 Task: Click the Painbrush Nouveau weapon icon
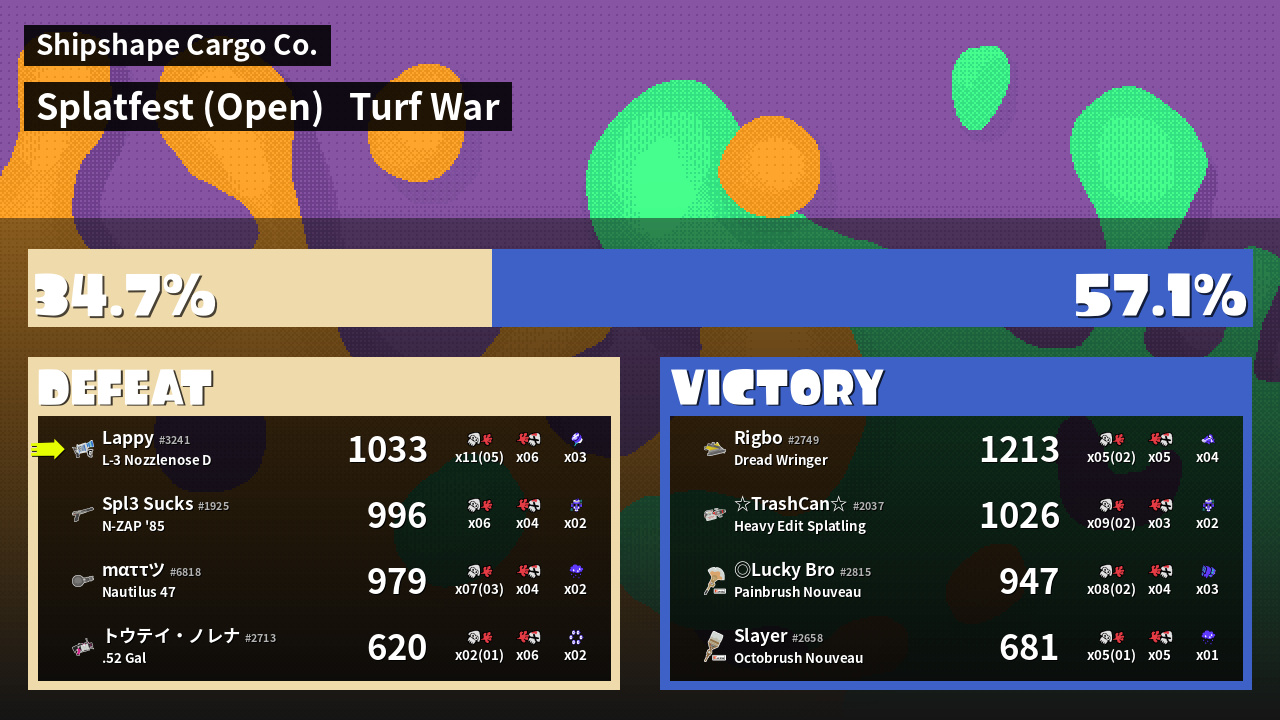coord(714,581)
